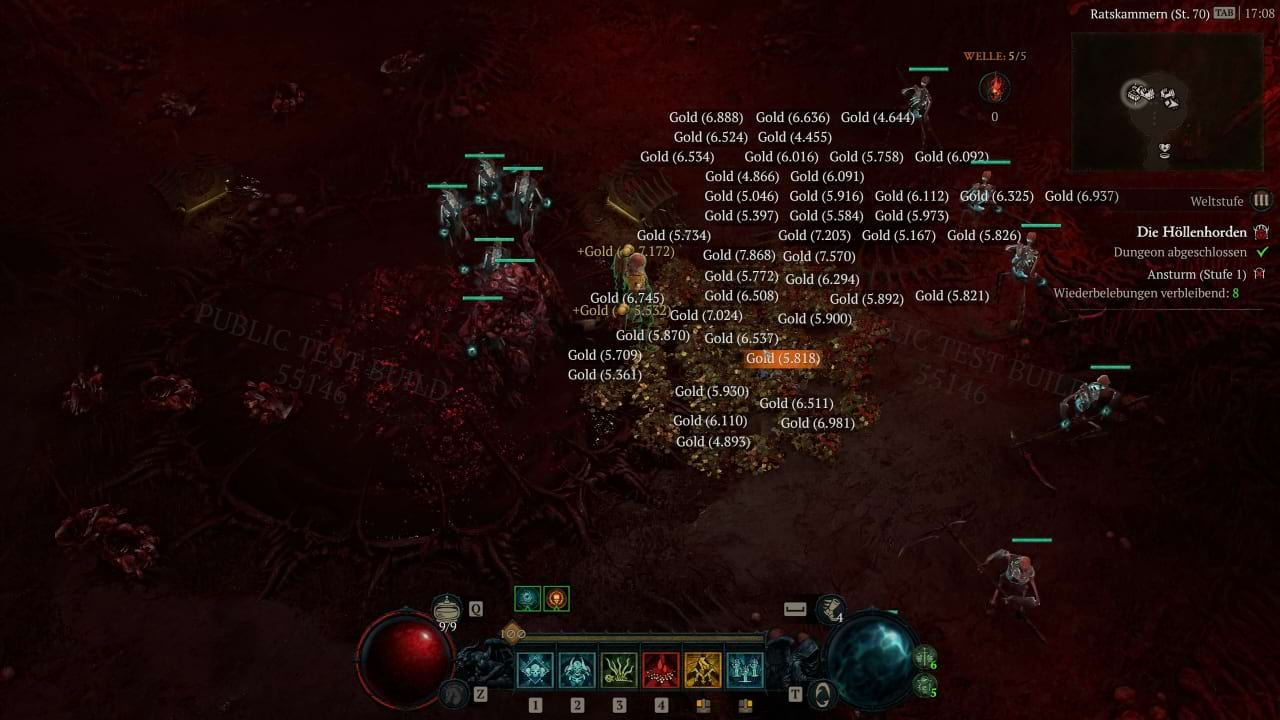The image size is (1280, 720).
Task: Inspect the teal eye buff icon
Action: click(x=527, y=599)
